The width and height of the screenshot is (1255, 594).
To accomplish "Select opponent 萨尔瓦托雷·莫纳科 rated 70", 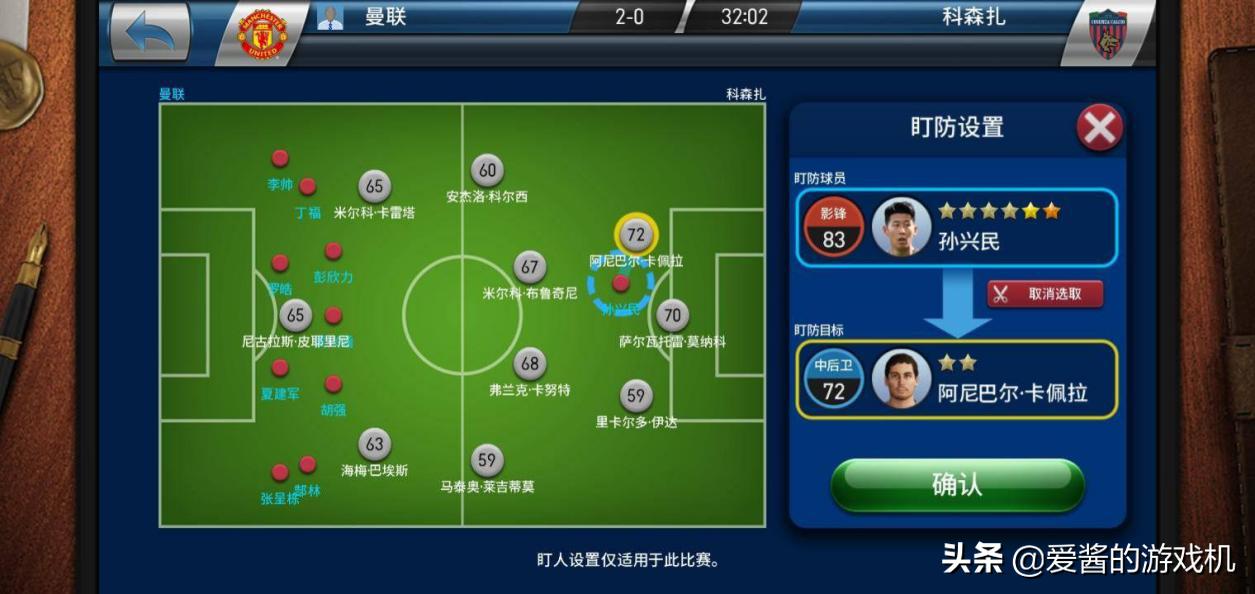I will click(672, 316).
